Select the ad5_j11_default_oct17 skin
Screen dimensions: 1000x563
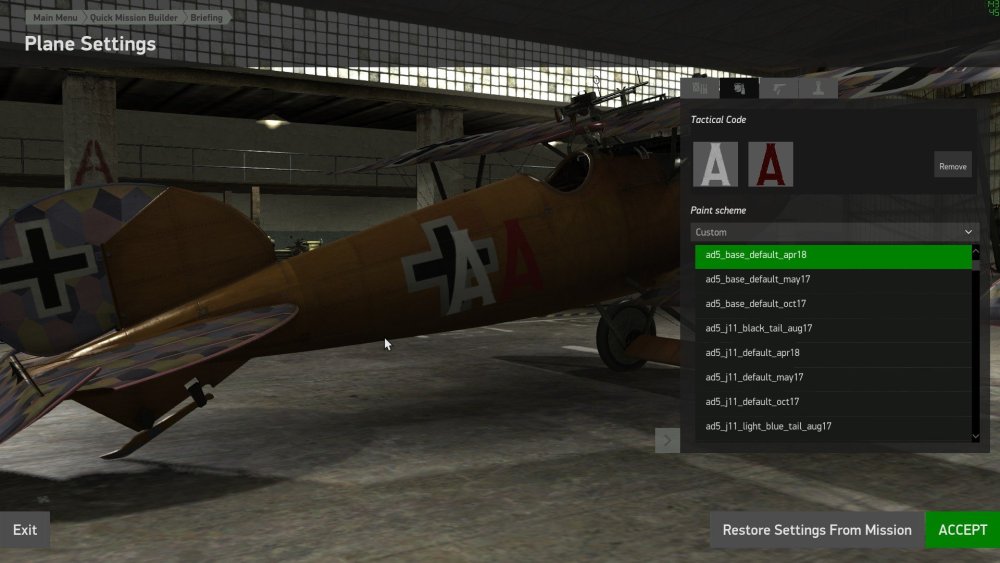point(834,402)
